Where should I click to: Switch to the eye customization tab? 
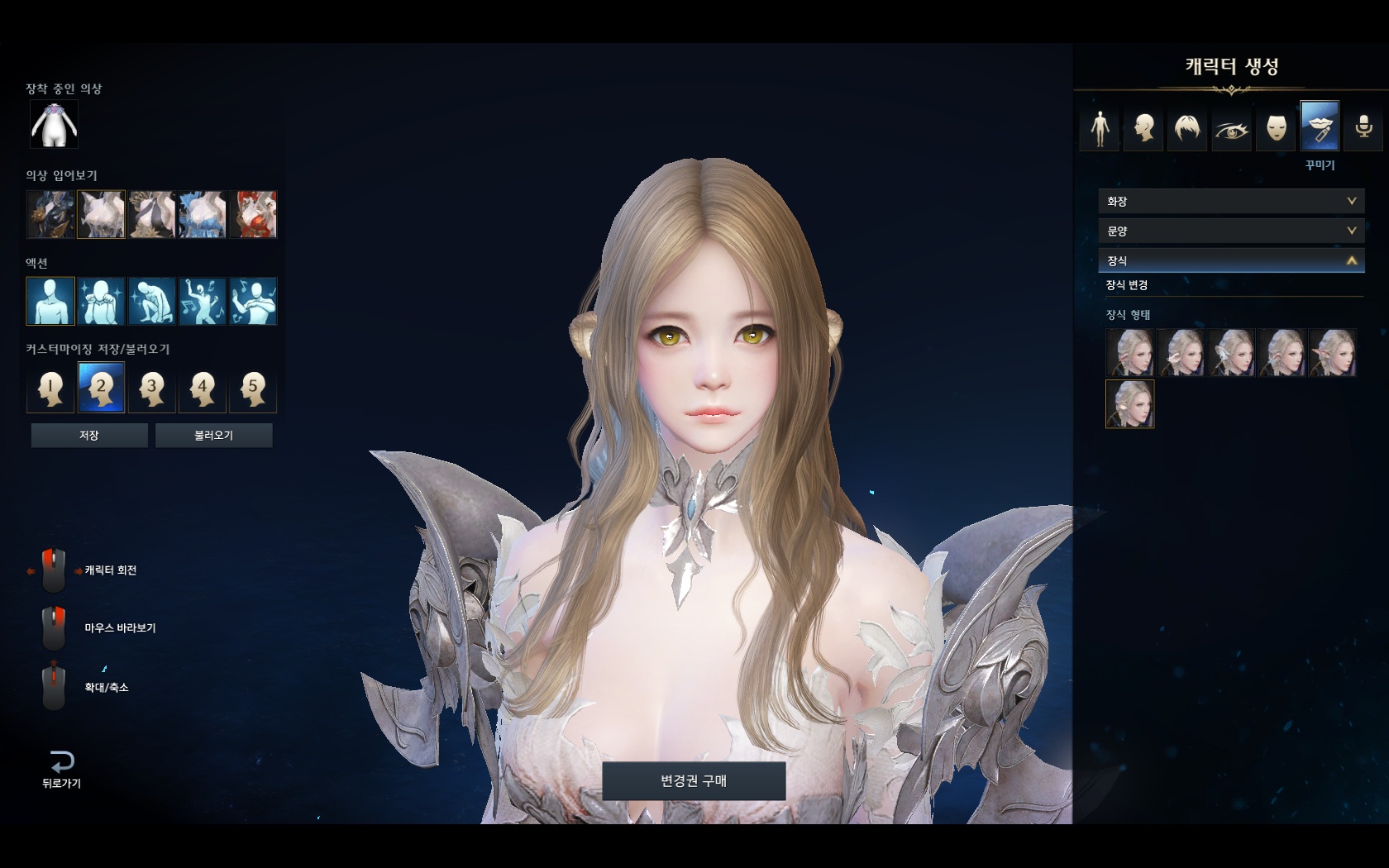(x=1231, y=128)
